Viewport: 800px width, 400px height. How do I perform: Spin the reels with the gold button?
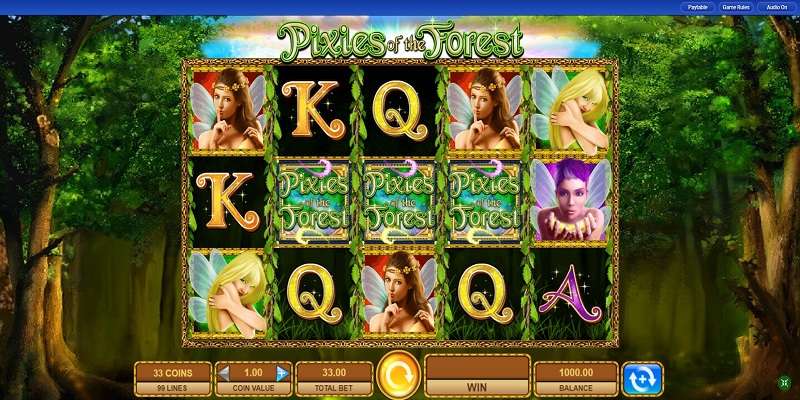398,377
